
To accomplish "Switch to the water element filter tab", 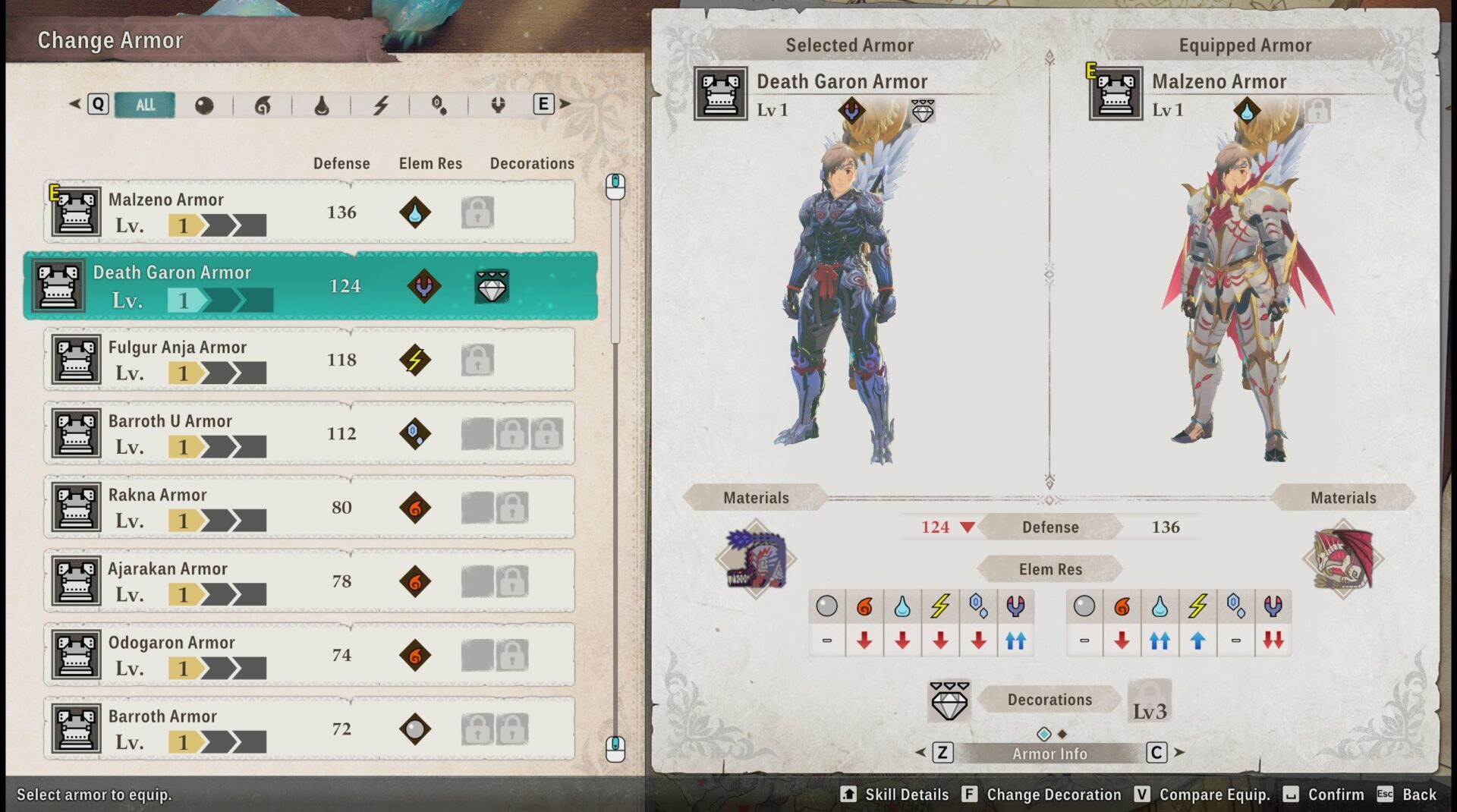I will click(322, 105).
